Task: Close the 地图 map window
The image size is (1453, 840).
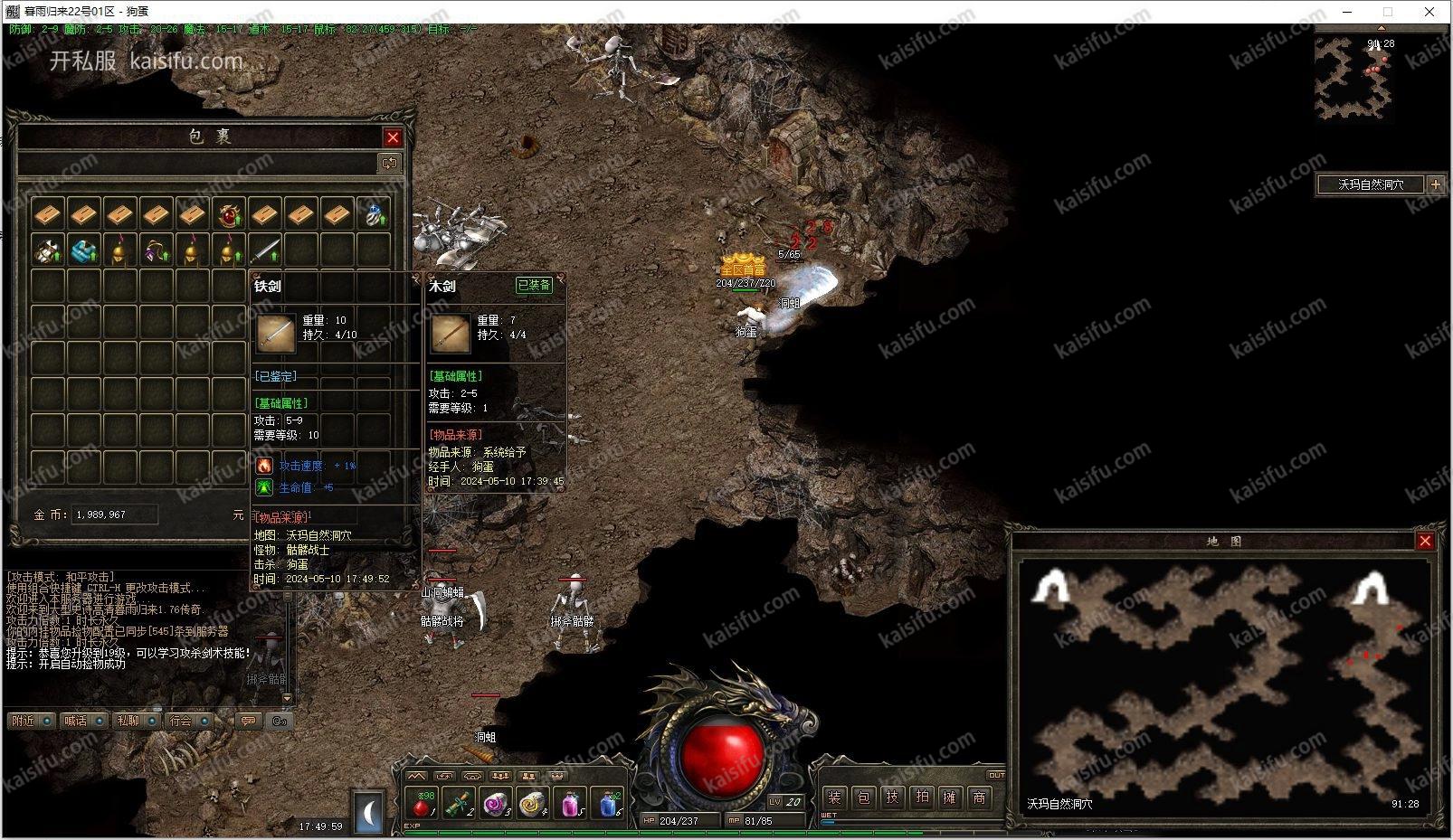Action: coord(1425,541)
